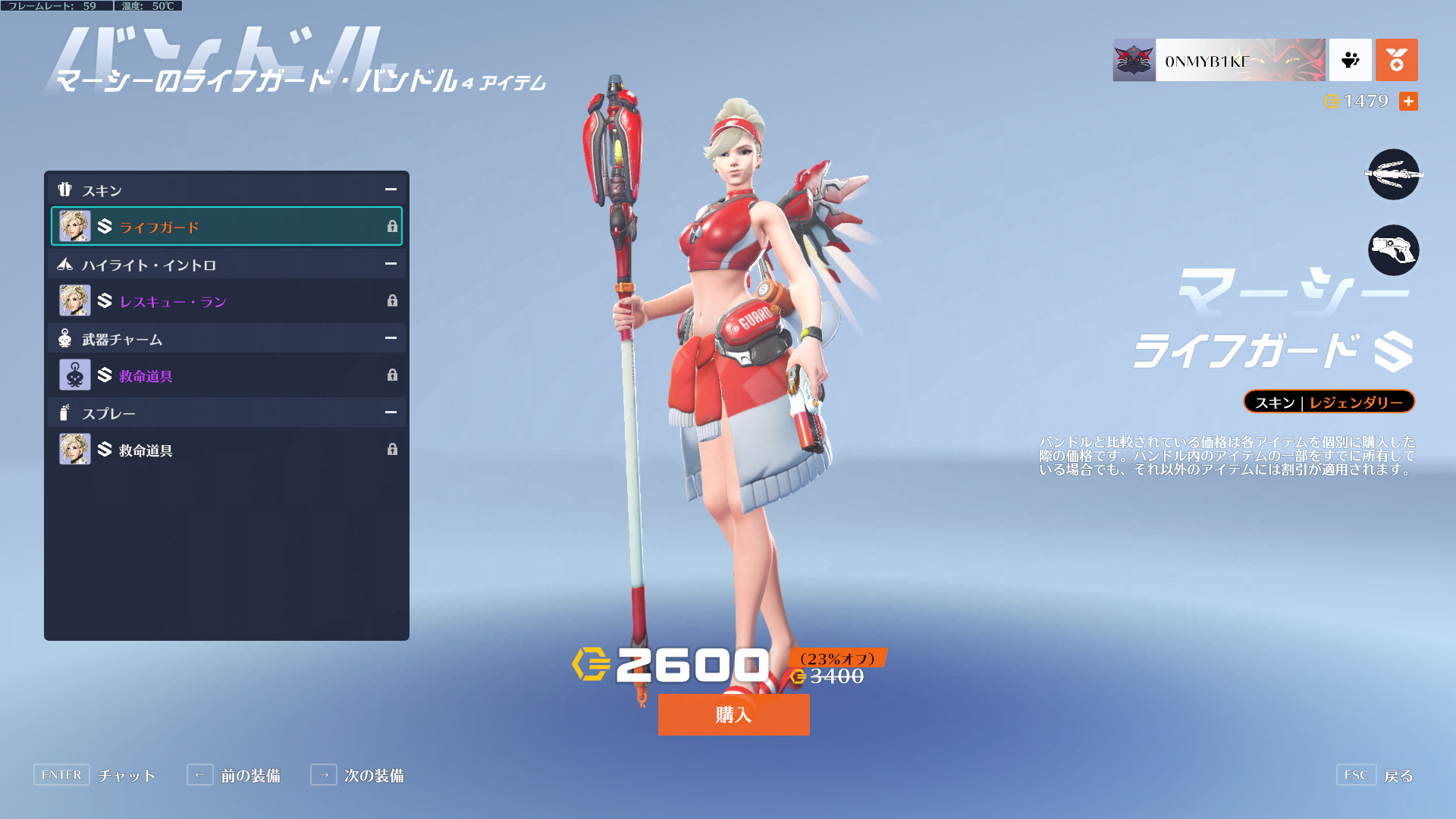The height and width of the screenshot is (819, 1456).
Task: Click the orange medal icon button
Action: (1396, 60)
